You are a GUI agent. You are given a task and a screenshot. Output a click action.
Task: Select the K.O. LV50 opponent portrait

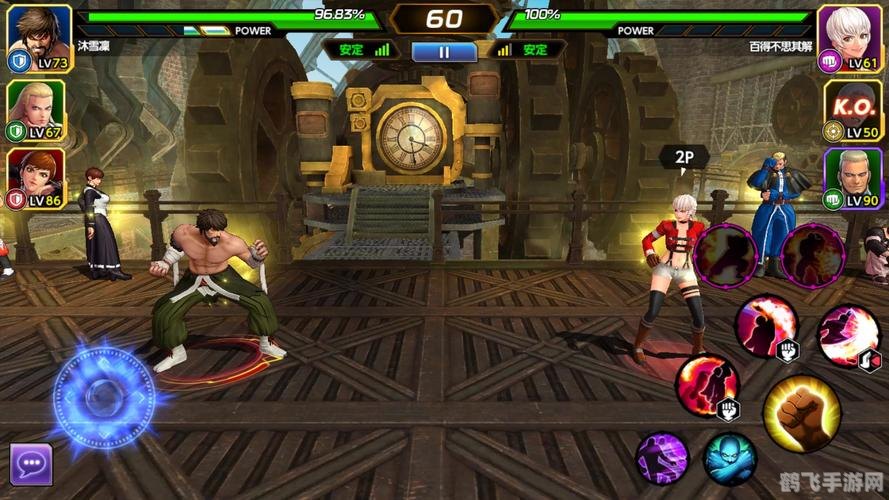tap(851, 108)
